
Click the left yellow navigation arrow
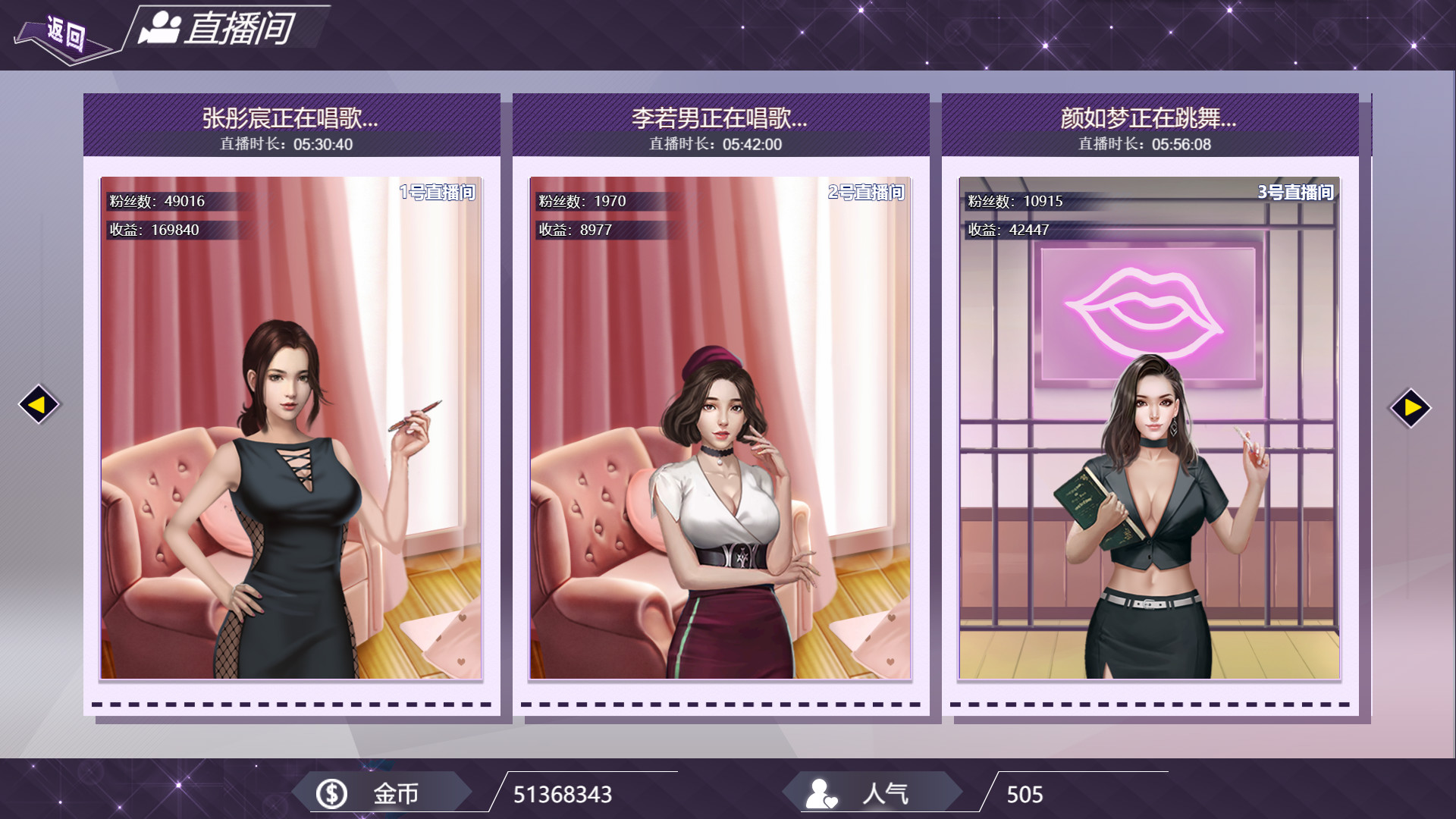[38, 404]
